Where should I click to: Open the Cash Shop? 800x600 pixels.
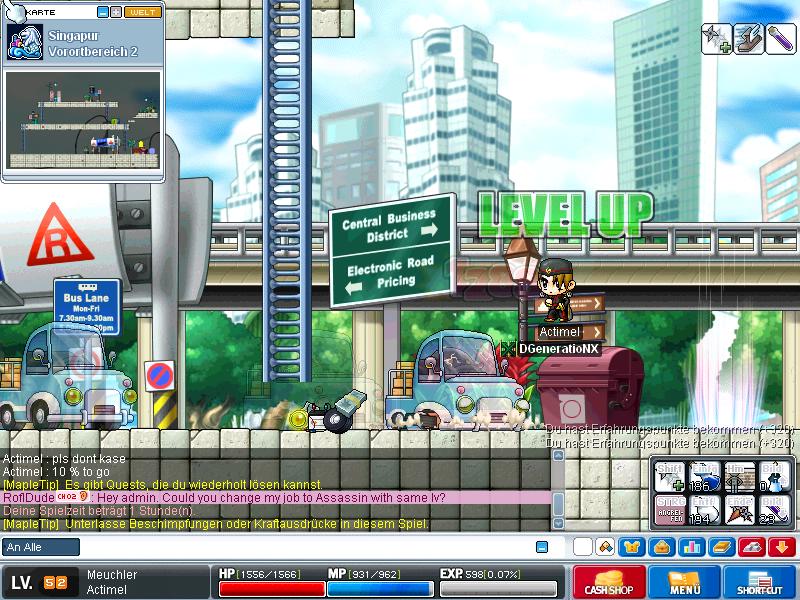[x=608, y=582]
